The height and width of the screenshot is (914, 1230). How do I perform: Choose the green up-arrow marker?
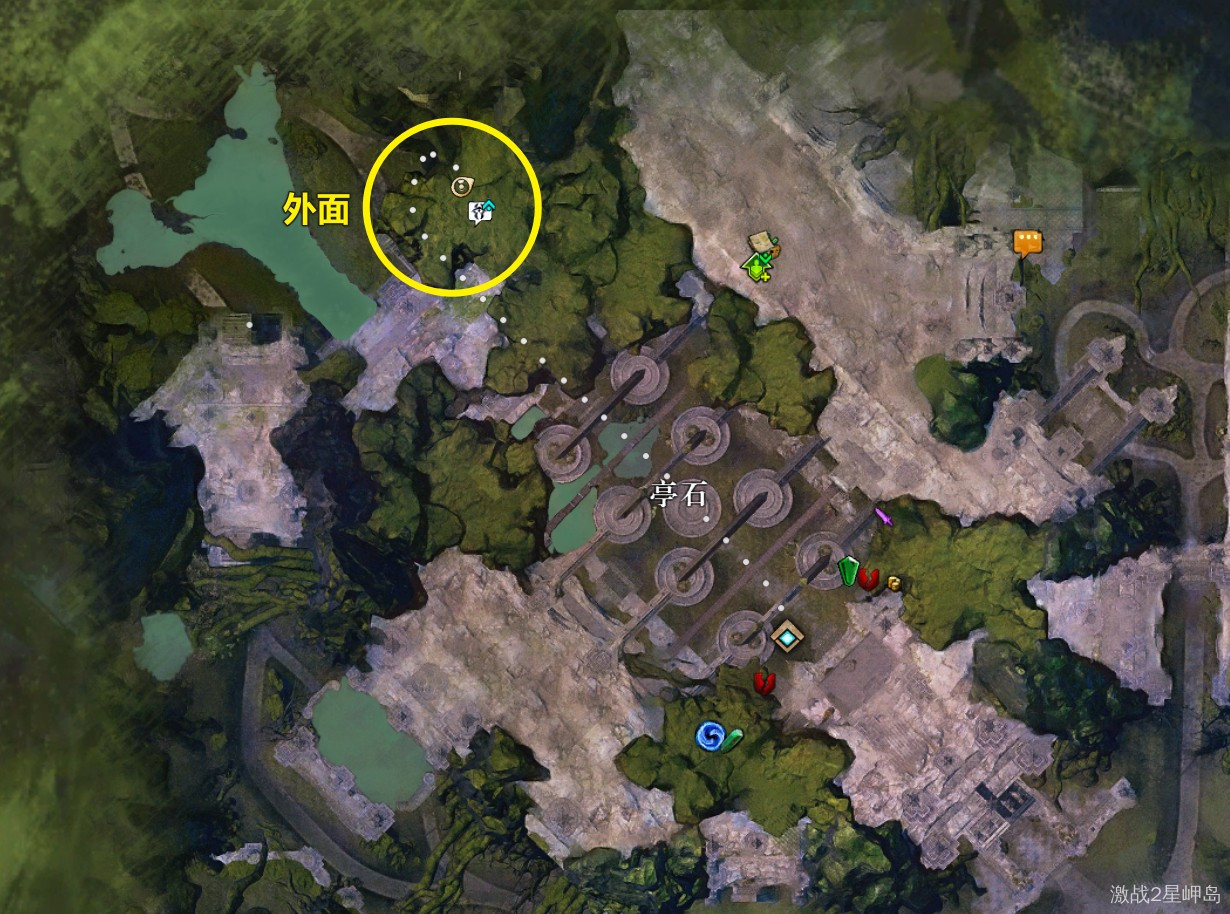756,266
